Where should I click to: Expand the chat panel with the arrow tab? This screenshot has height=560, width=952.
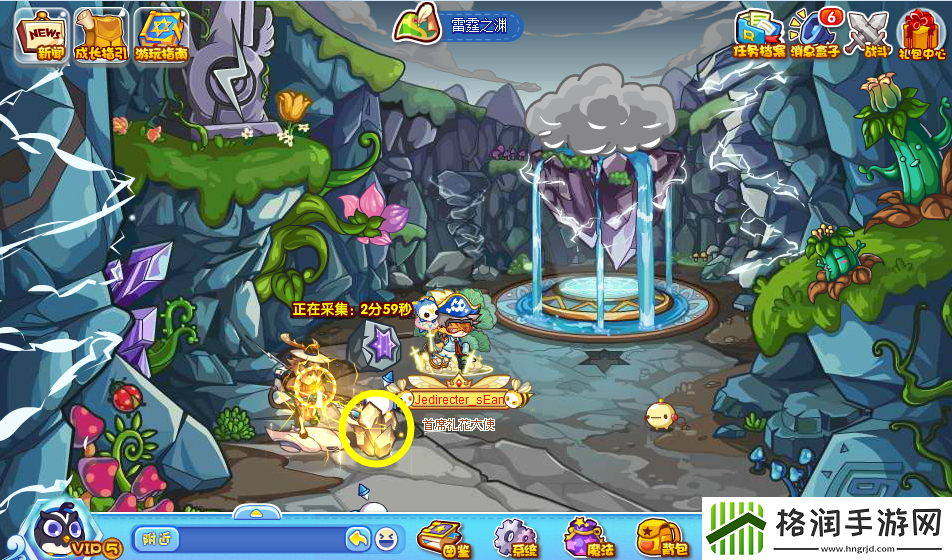pyautogui.click(x=256, y=512)
